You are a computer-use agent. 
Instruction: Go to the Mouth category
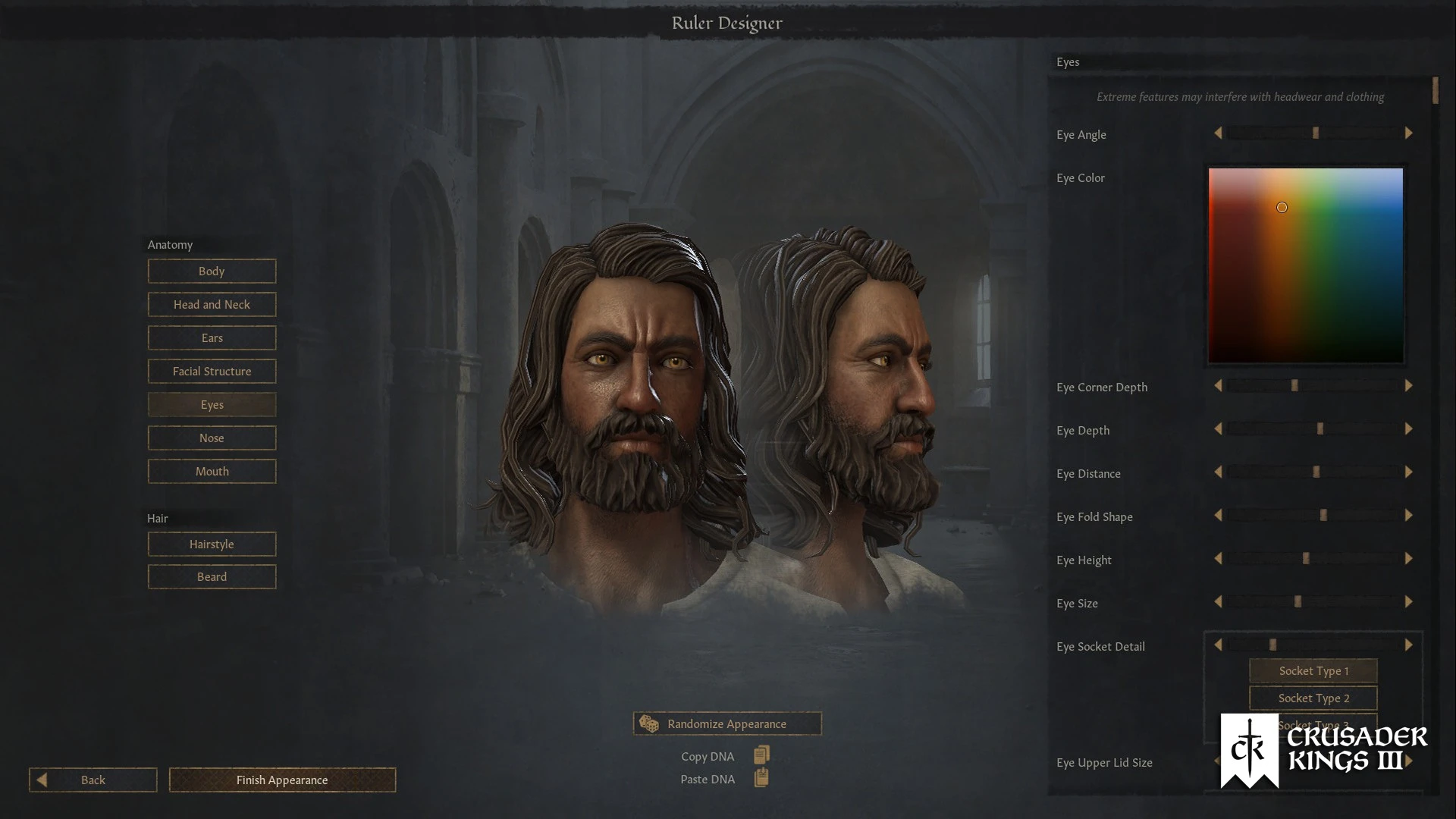click(x=212, y=472)
